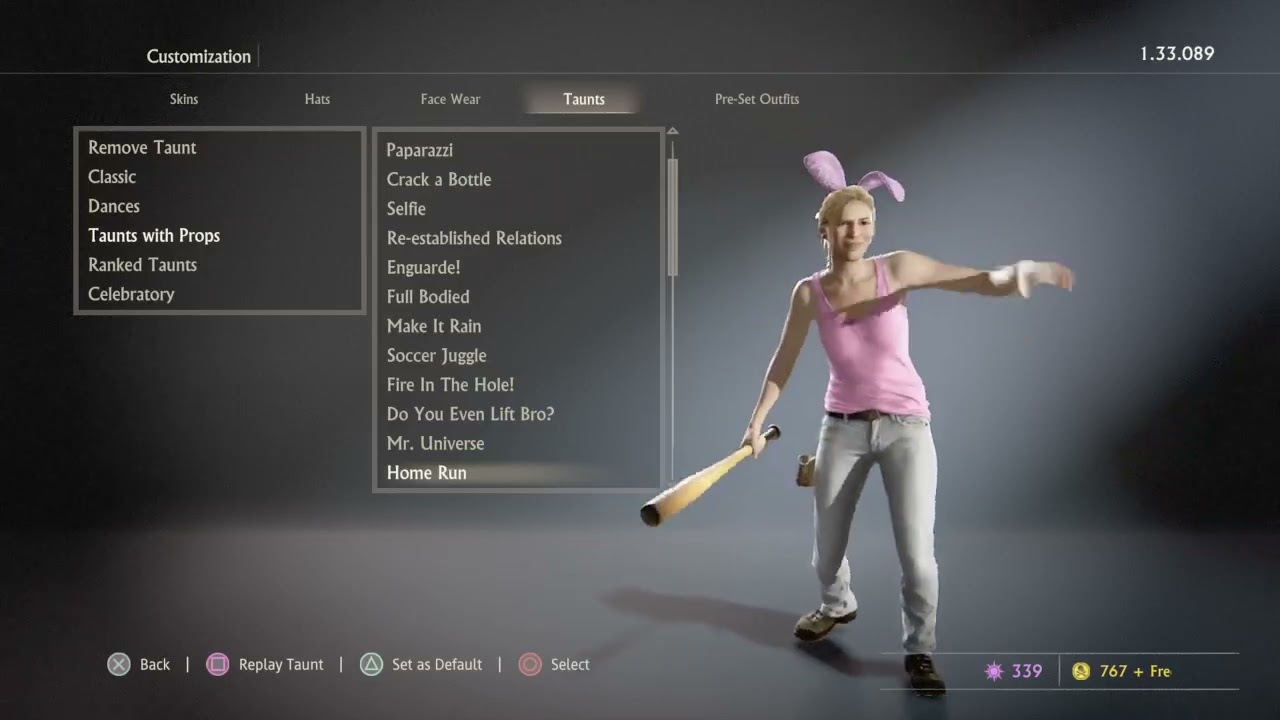Show the Dances category
1280x720 pixels.
114,206
